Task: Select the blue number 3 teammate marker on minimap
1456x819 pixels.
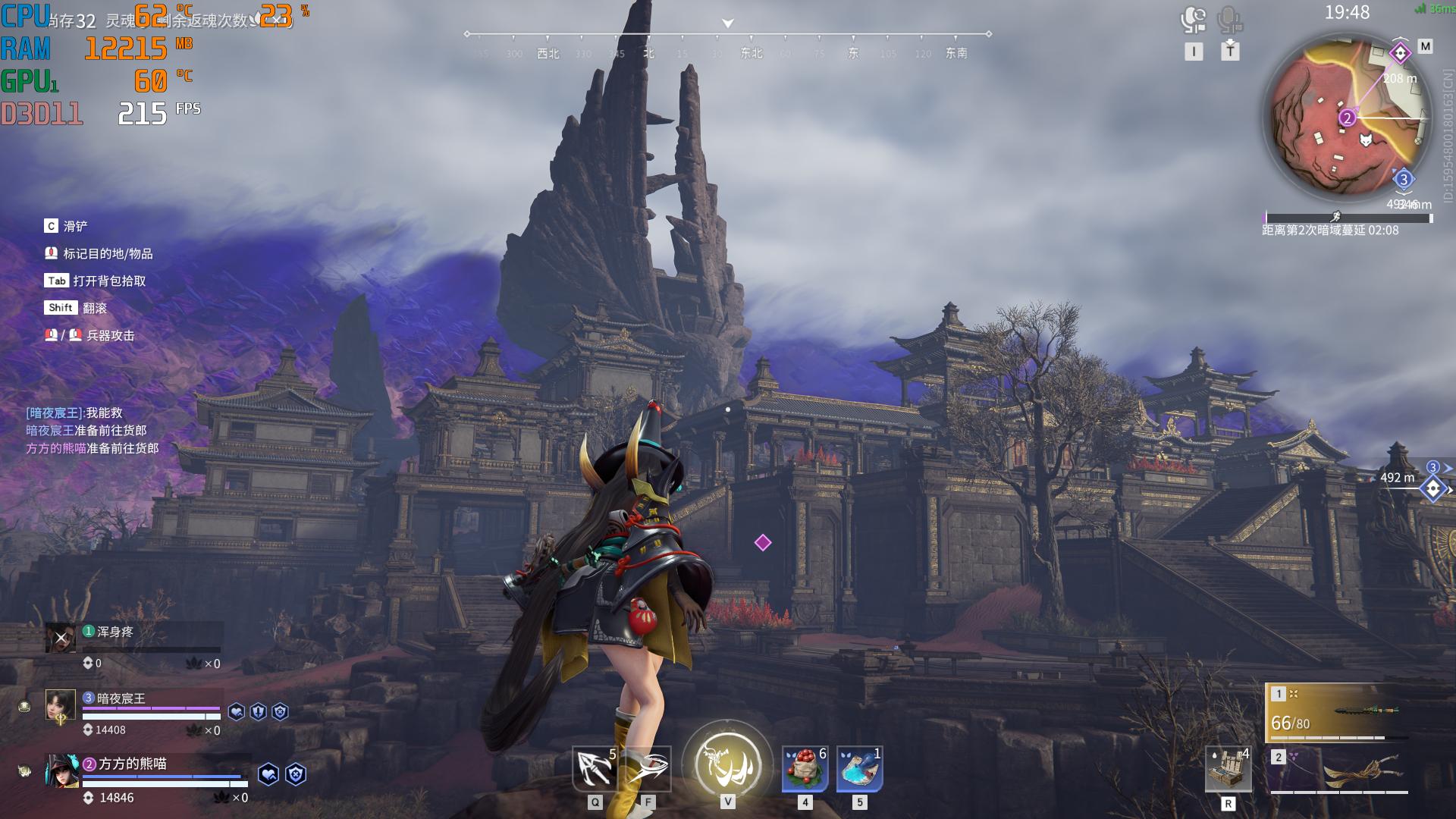Action: (x=1404, y=179)
